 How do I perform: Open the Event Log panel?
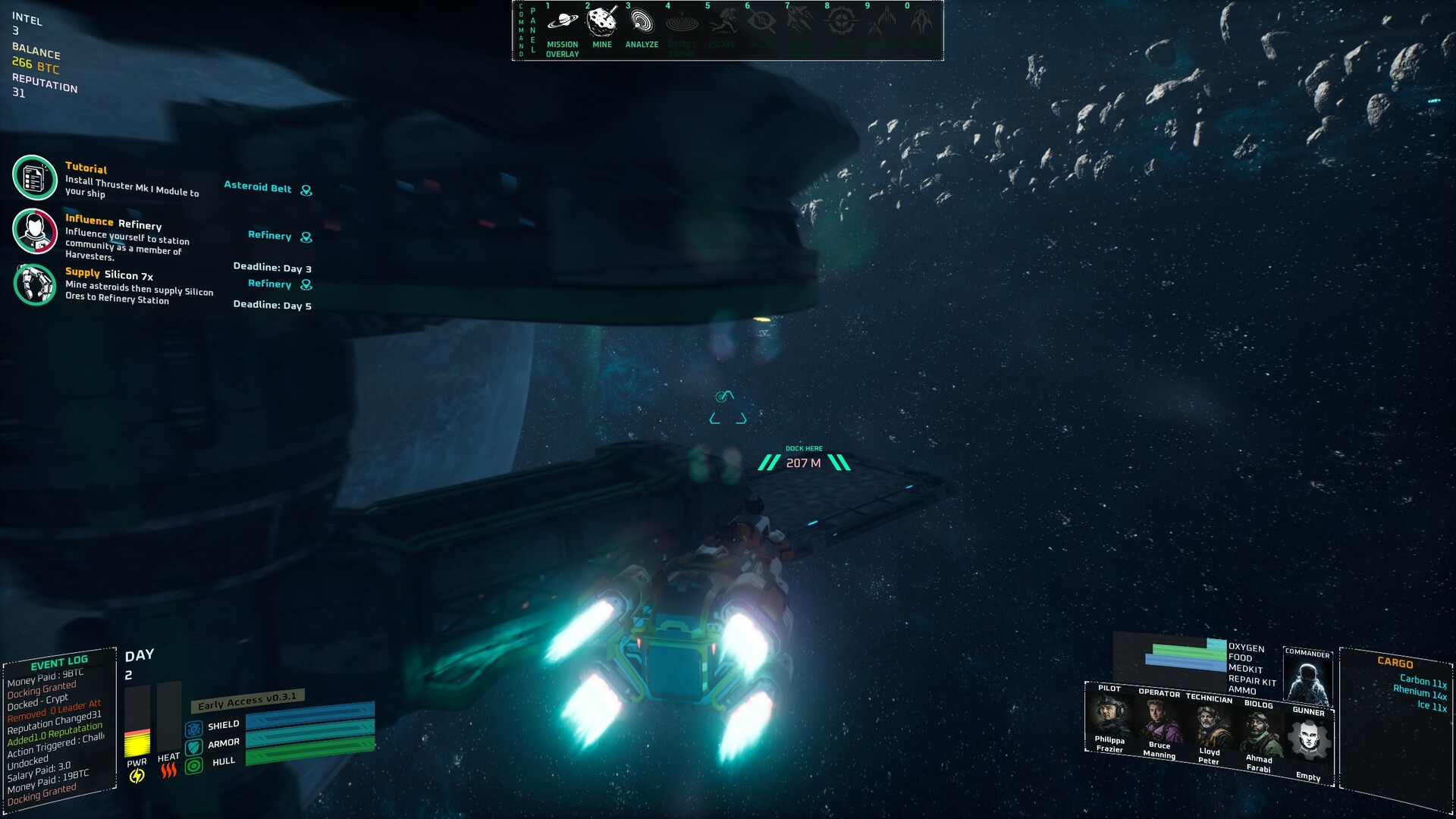(59, 663)
